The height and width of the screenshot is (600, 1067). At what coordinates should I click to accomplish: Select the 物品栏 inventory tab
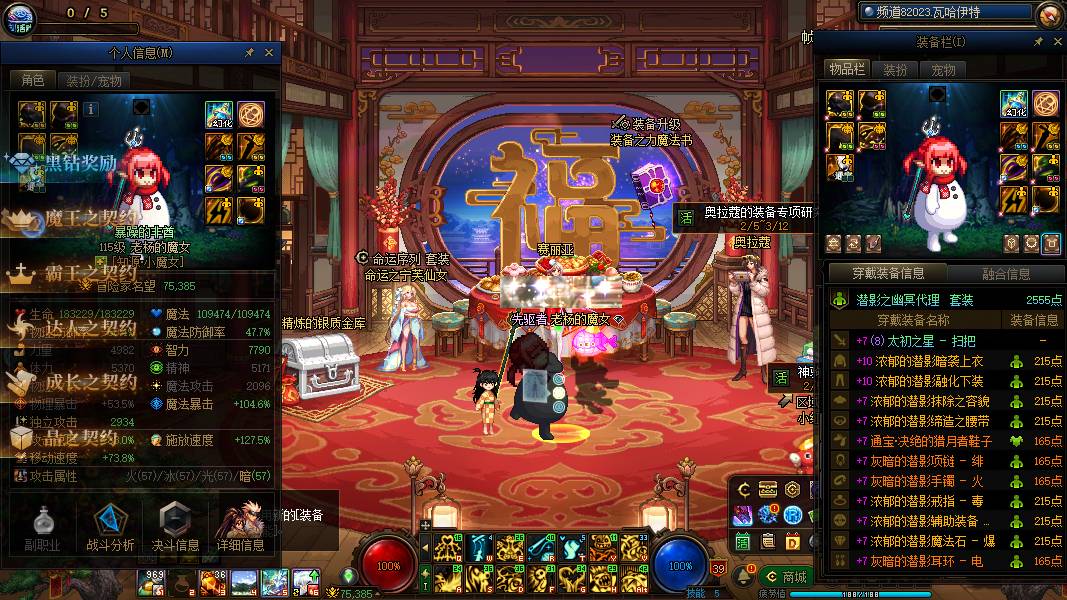[x=846, y=69]
